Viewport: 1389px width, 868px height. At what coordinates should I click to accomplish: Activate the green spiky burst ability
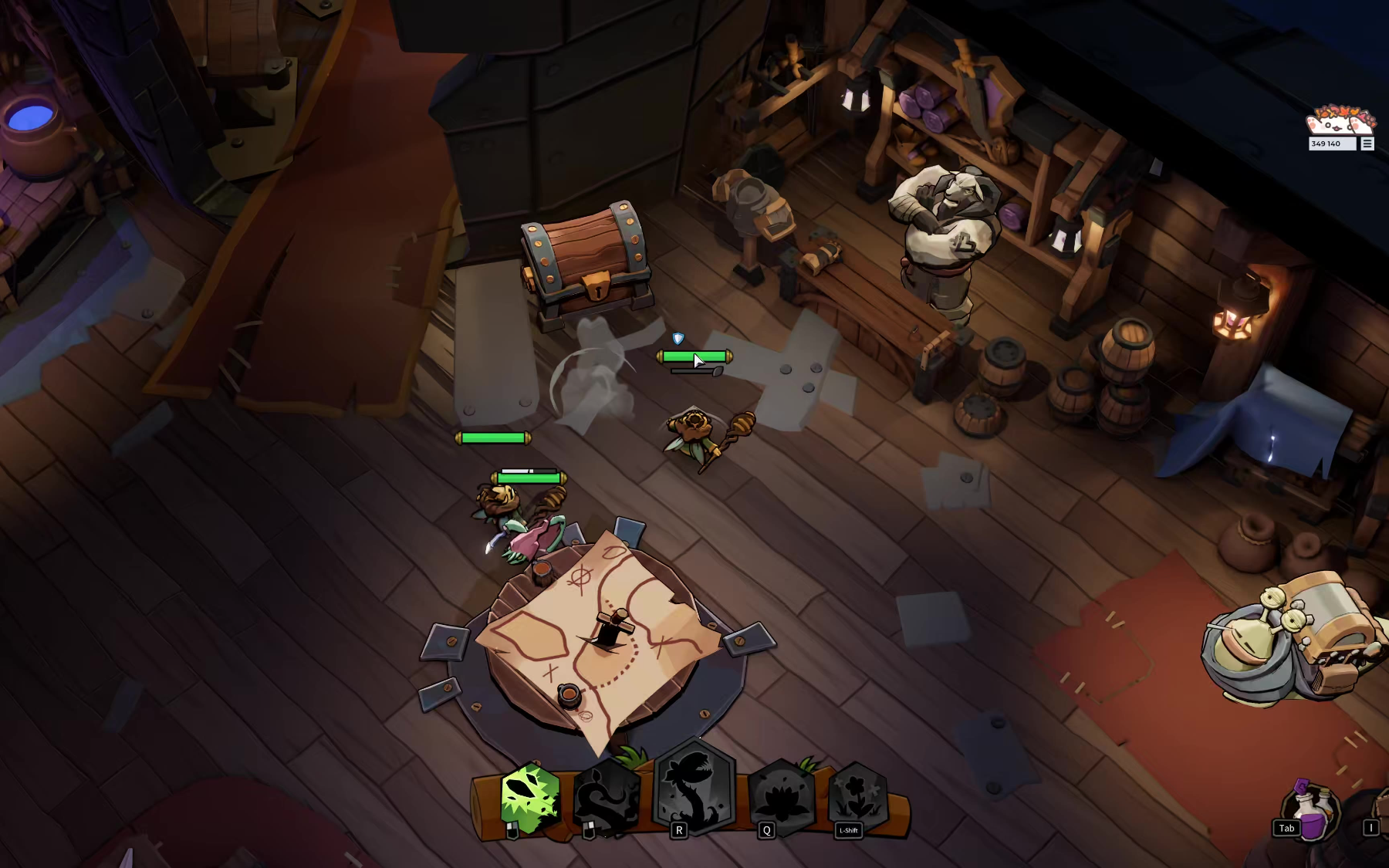click(x=529, y=799)
